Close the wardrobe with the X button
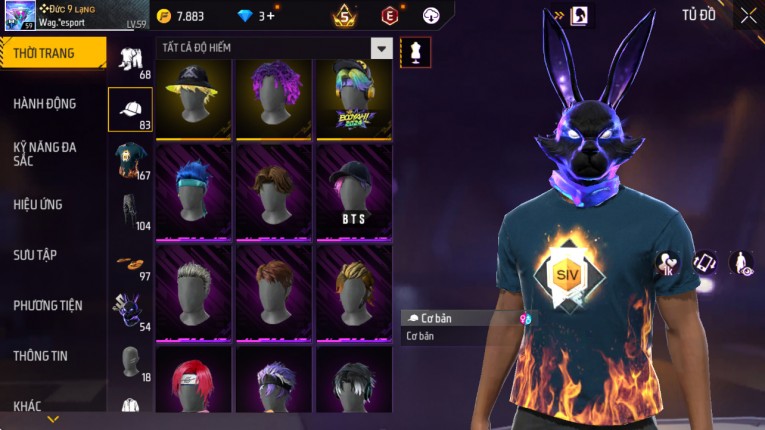Image resolution: width=765 pixels, height=430 pixels. coord(748,15)
